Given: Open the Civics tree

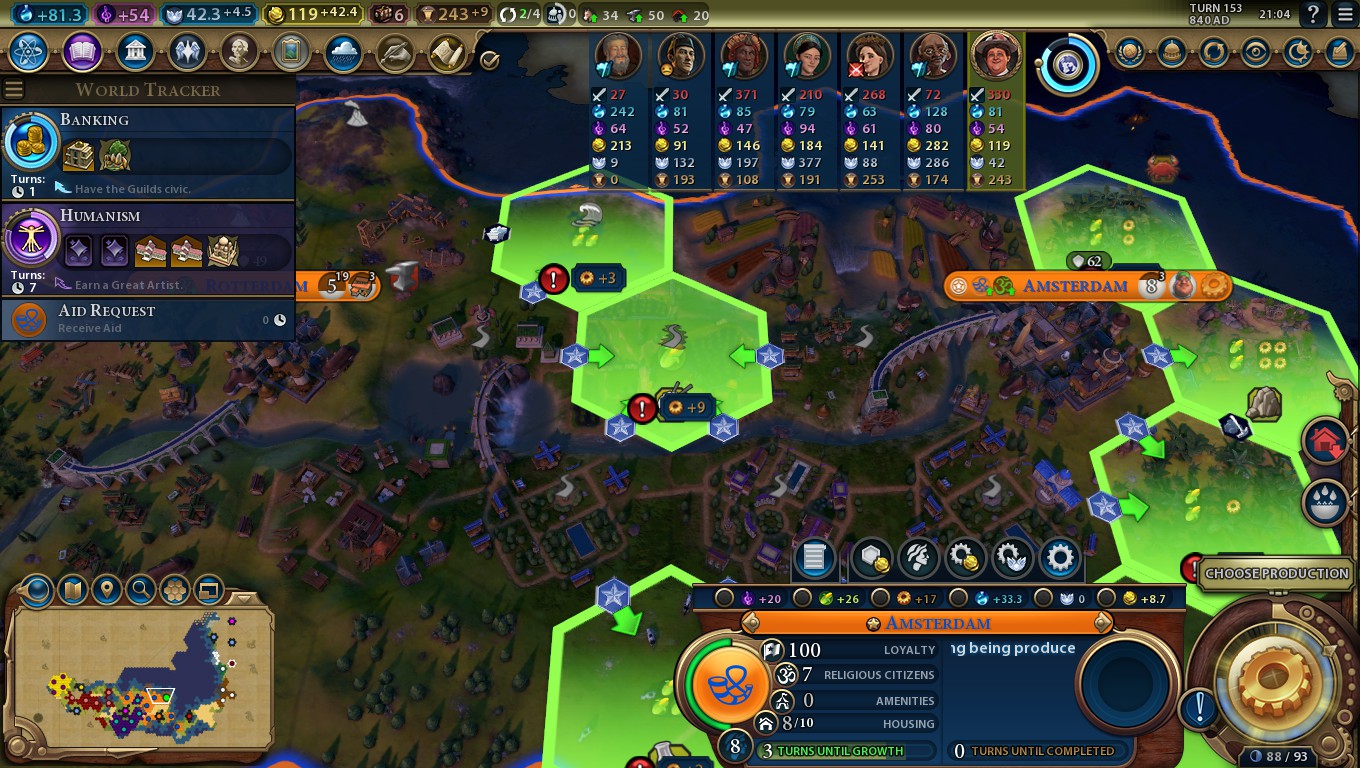Looking at the screenshot, I should 81,52.
